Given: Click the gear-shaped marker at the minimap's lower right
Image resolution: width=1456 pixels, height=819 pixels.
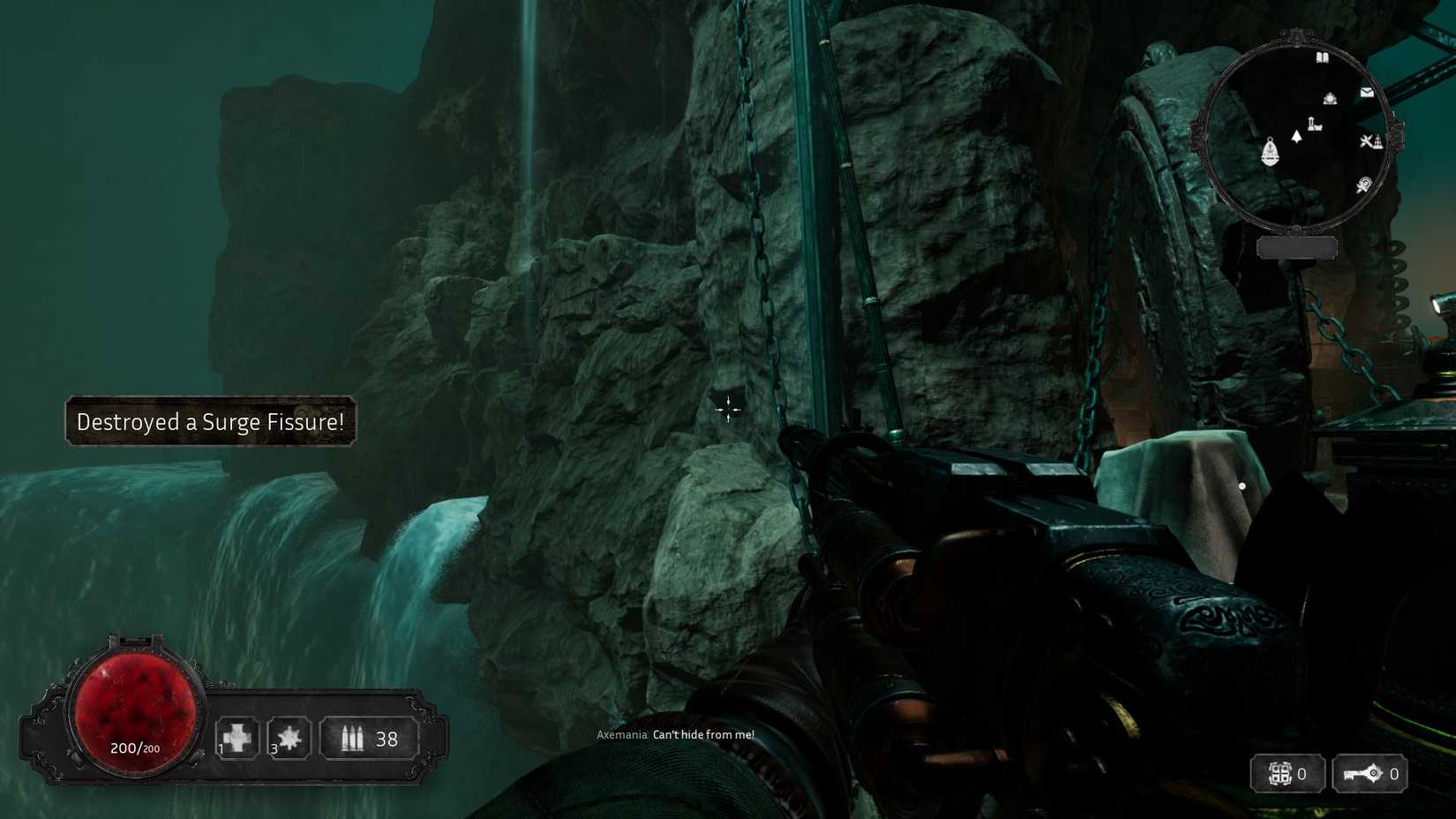Looking at the screenshot, I should (1364, 184).
